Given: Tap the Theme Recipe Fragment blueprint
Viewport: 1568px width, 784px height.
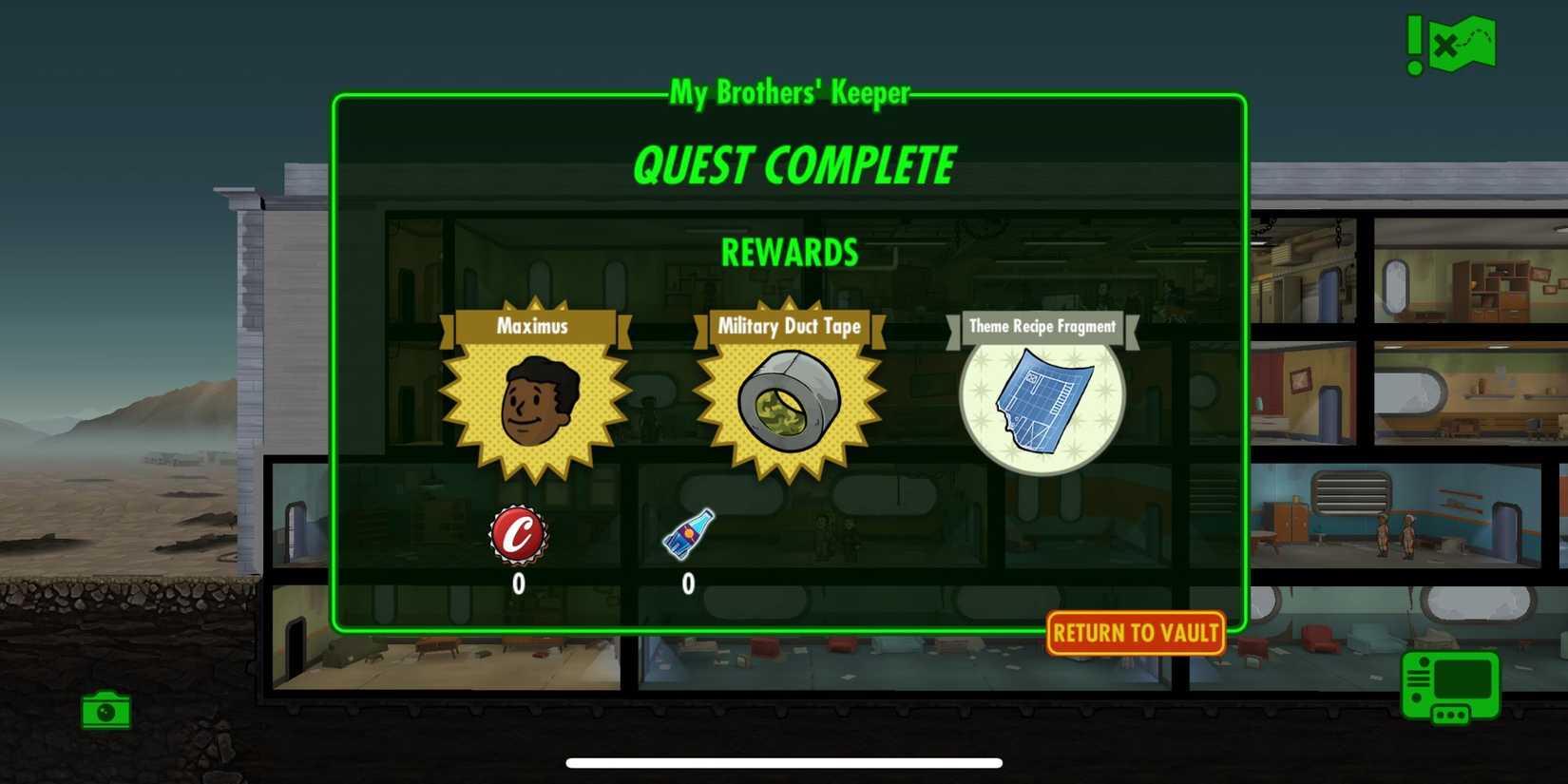Looking at the screenshot, I should pyautogui.click(x=1042, y=401).
